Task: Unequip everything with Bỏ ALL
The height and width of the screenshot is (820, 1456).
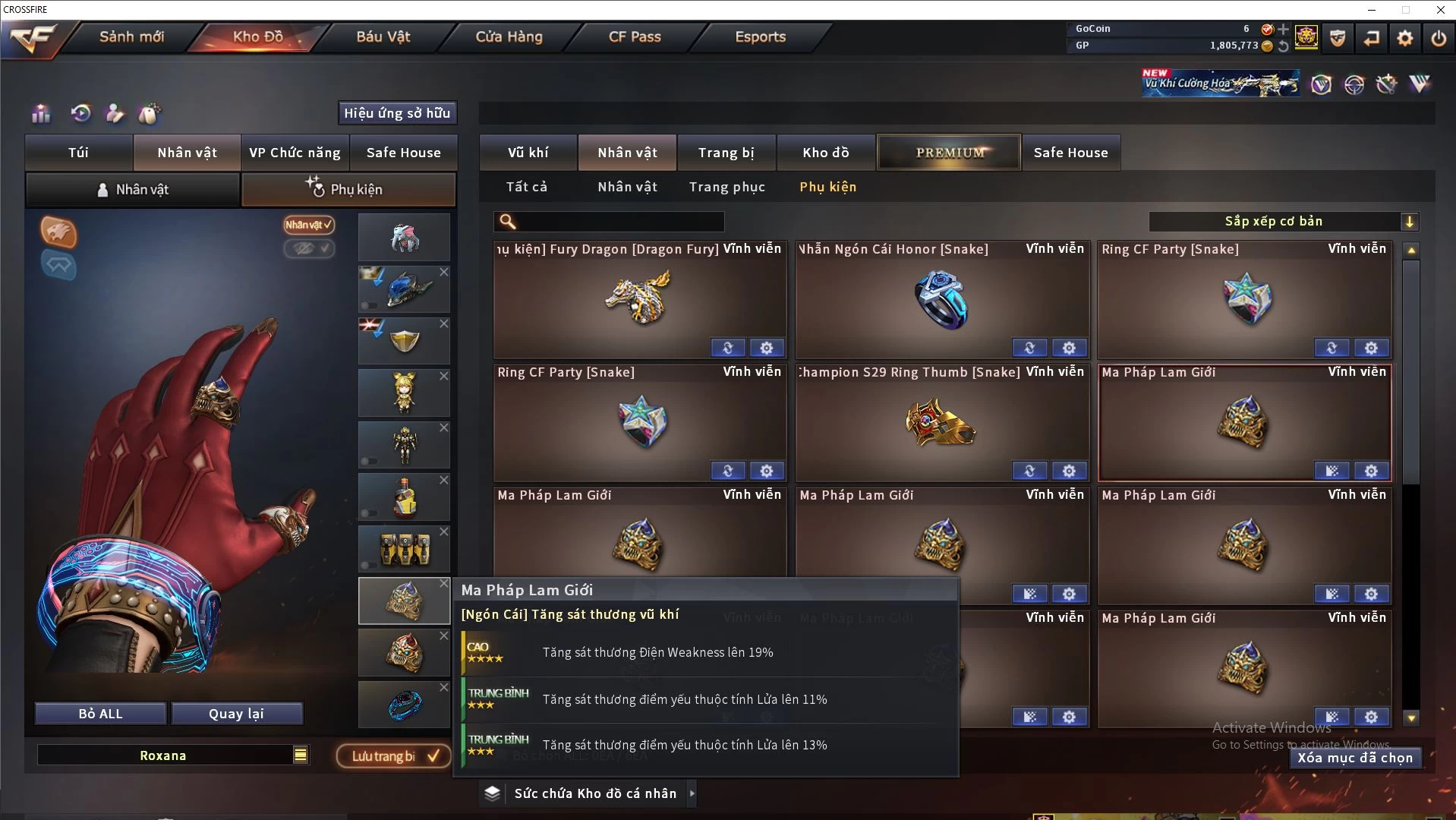Action: (100, 714)
